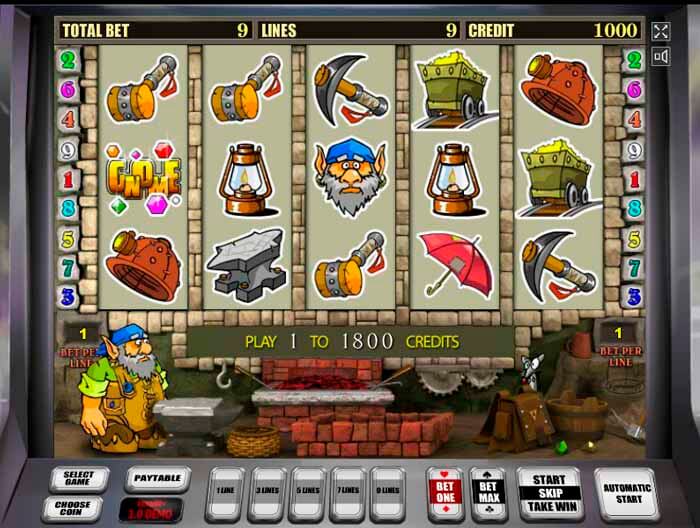
Task: Pick the 7 Lines button
Action: pyautogui.click(x=348, y=490)
